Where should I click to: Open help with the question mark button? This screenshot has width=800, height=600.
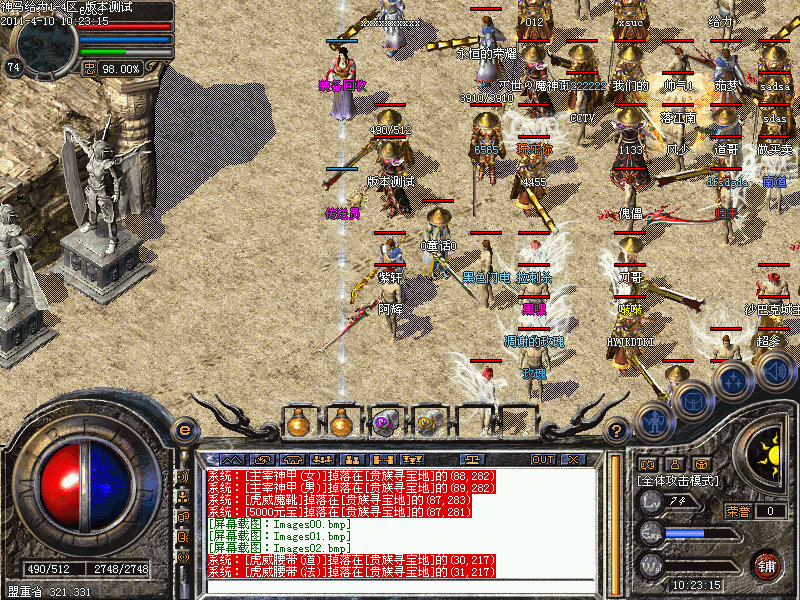pos(617,431)
